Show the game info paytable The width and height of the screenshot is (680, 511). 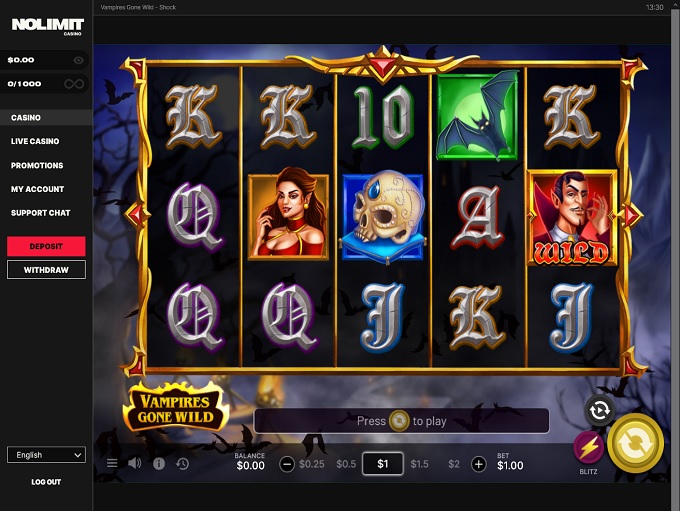coord(159,464)
